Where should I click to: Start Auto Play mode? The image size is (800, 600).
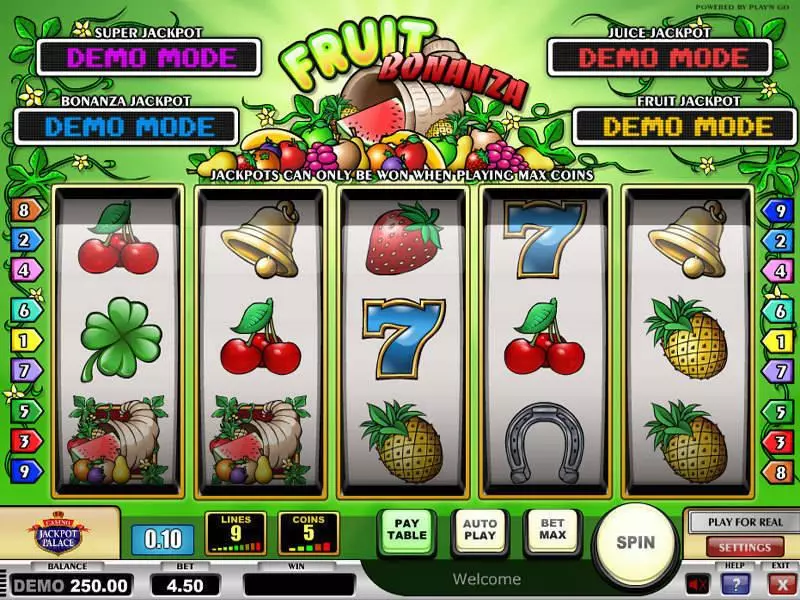pyautogui.click(x=480, y=528)
